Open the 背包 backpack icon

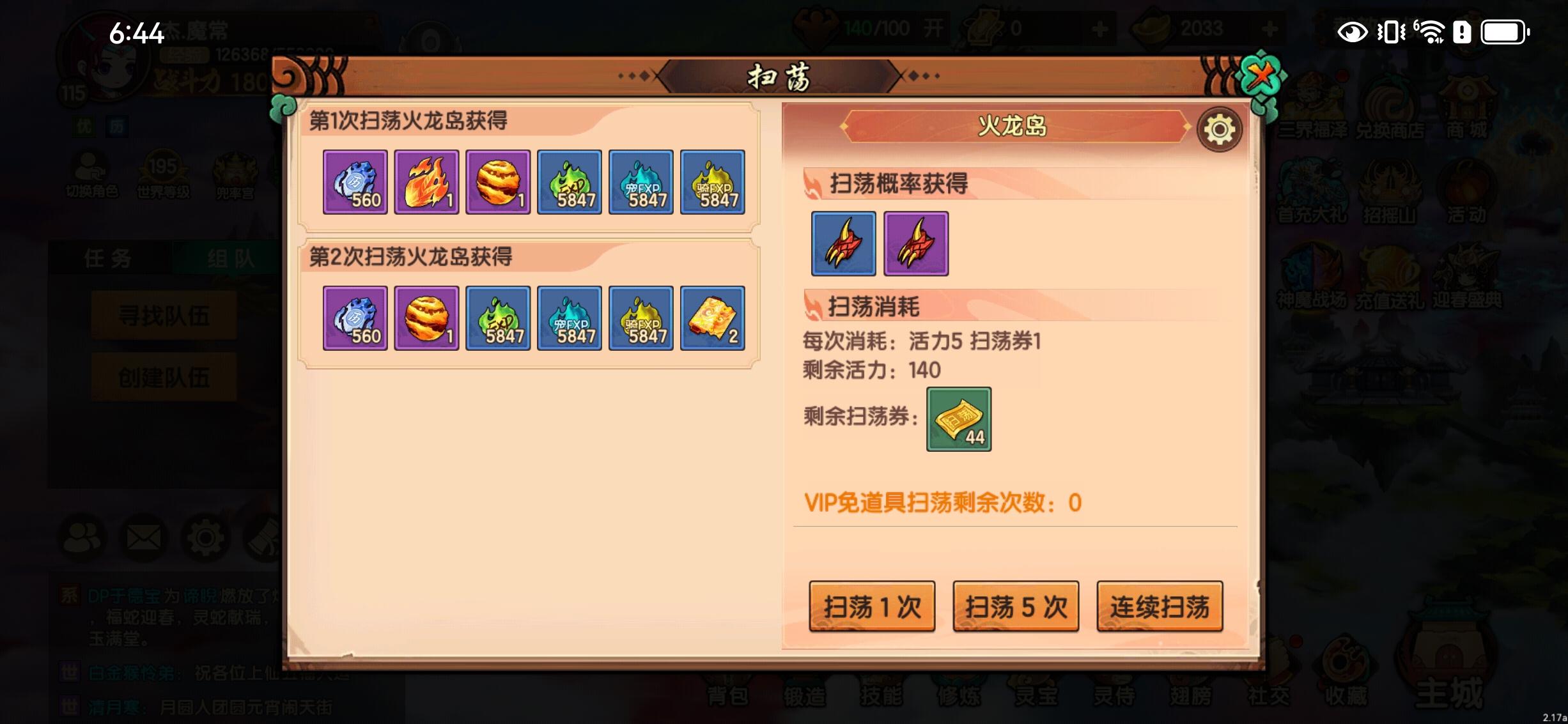click(726, 698)
